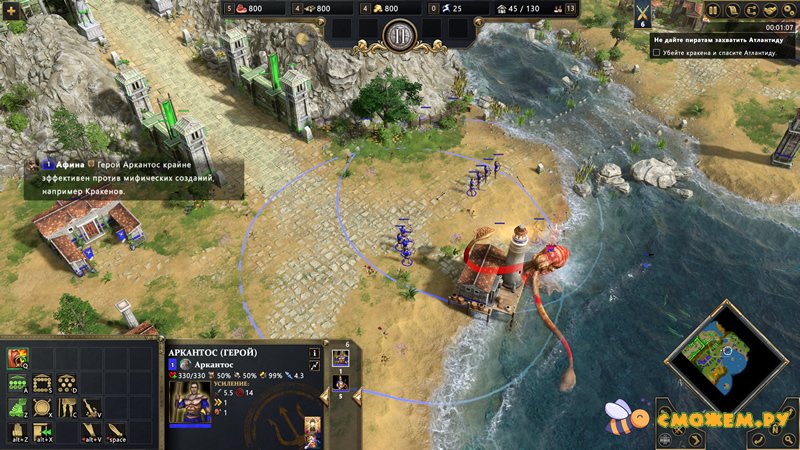Click the crossed swords military banner

pos(642,13)
